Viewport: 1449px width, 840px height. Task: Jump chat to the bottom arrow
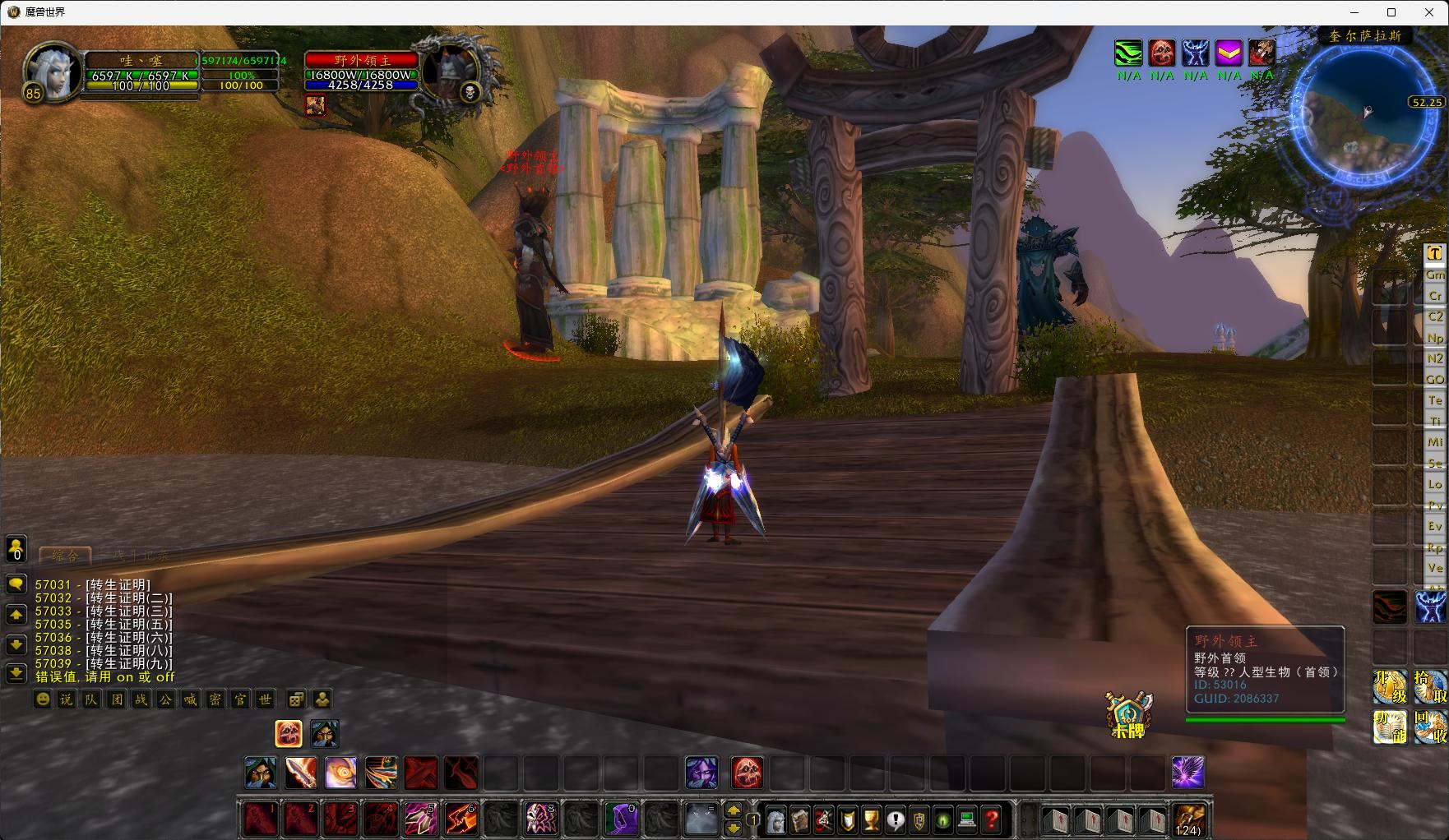(16, 673)
